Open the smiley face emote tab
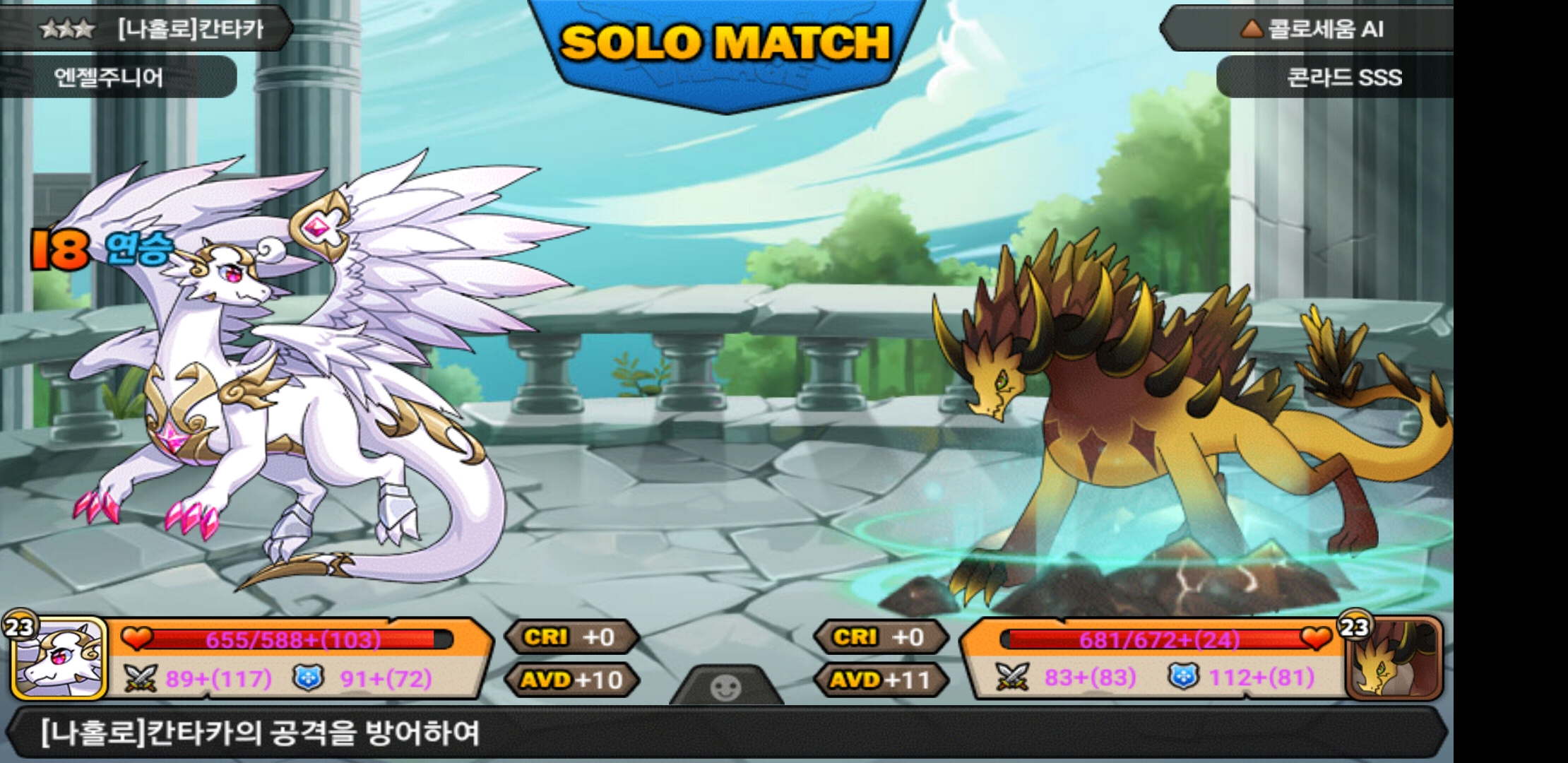Viewport: 1568px width, 763px height. 726,687
